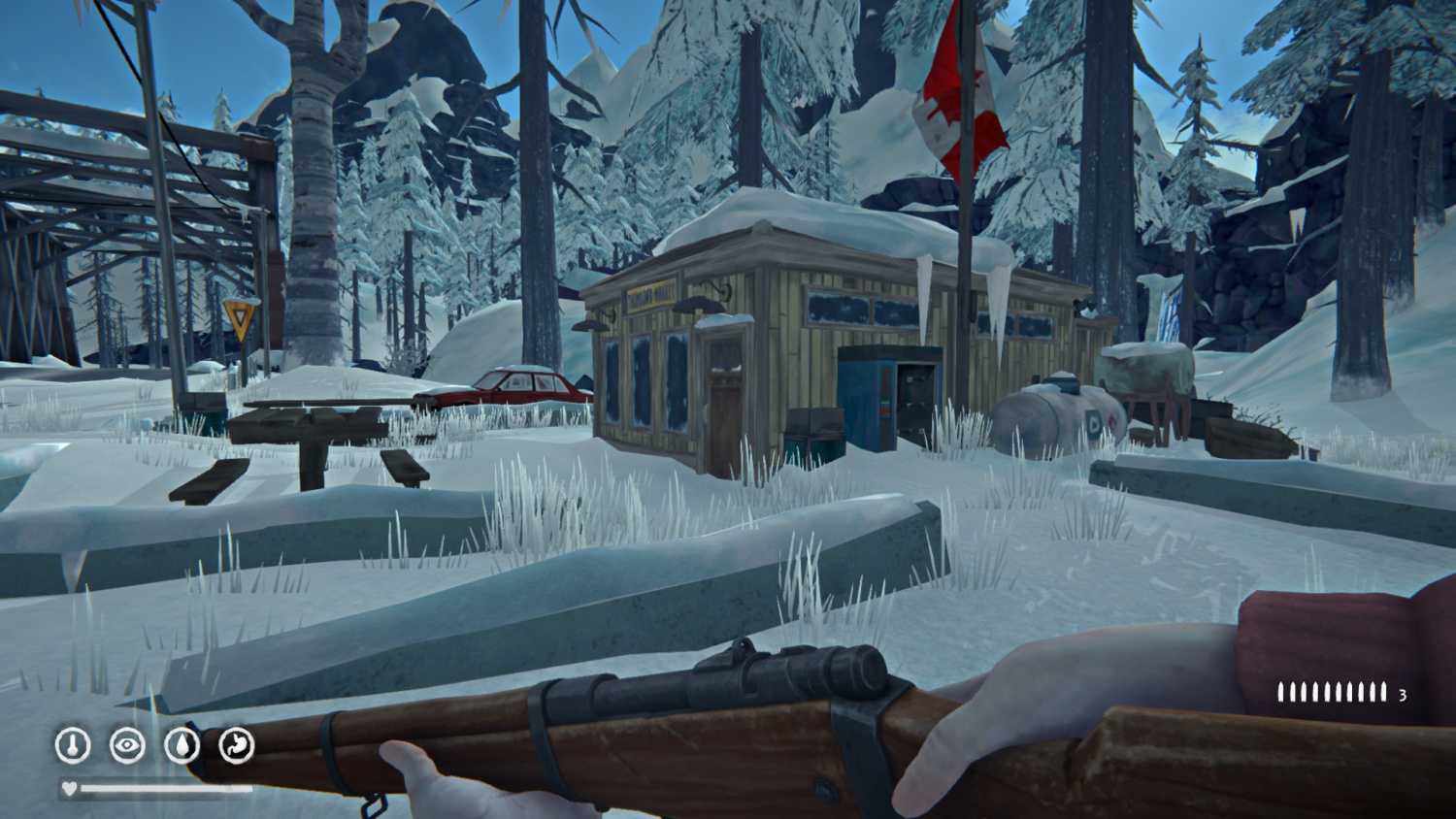The height and width of the screenshot is (819, 1456).
Task: Check the water drop thirst icon
Action: point(182,745)
